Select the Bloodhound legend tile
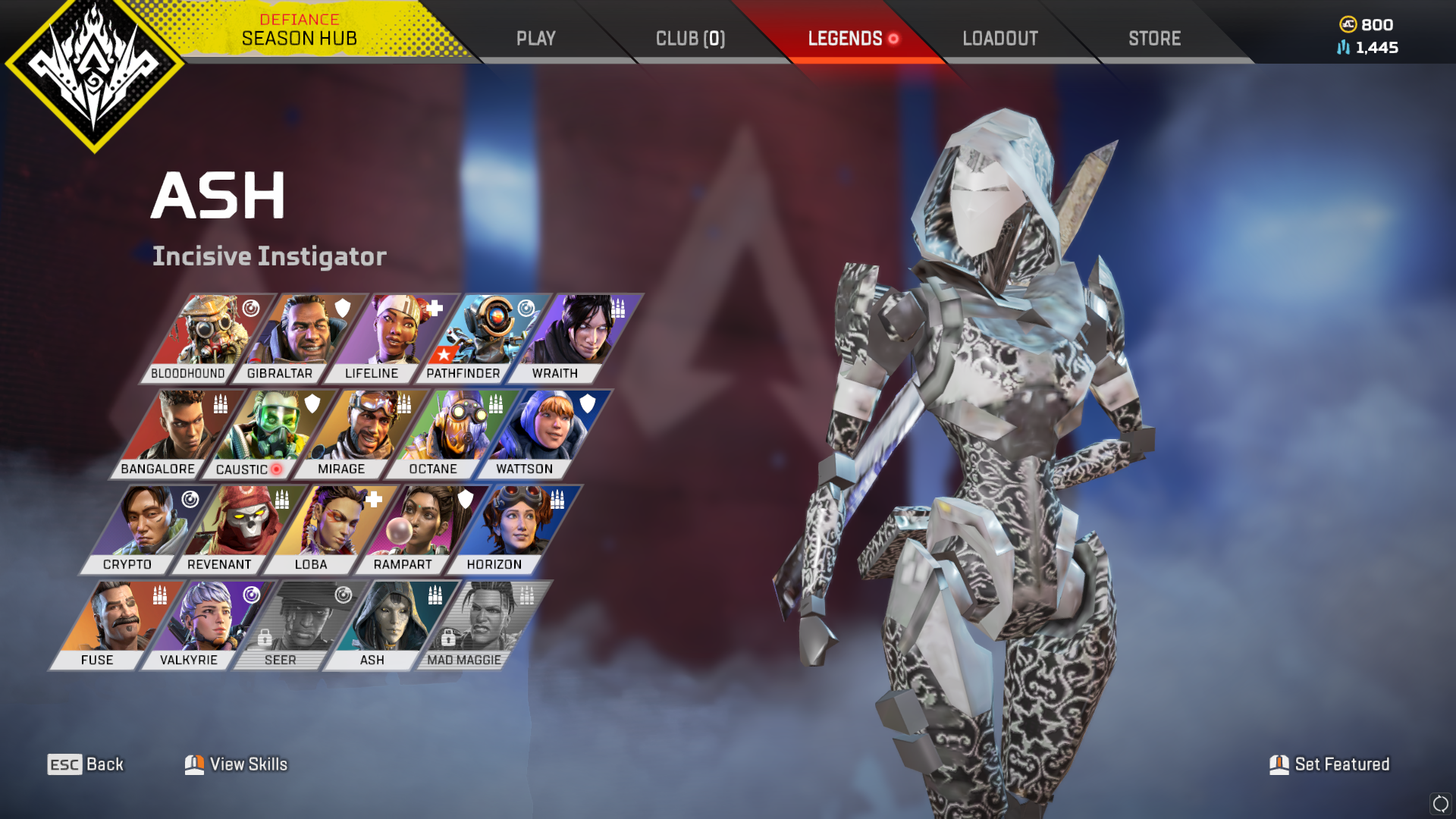 coord(203,337)
